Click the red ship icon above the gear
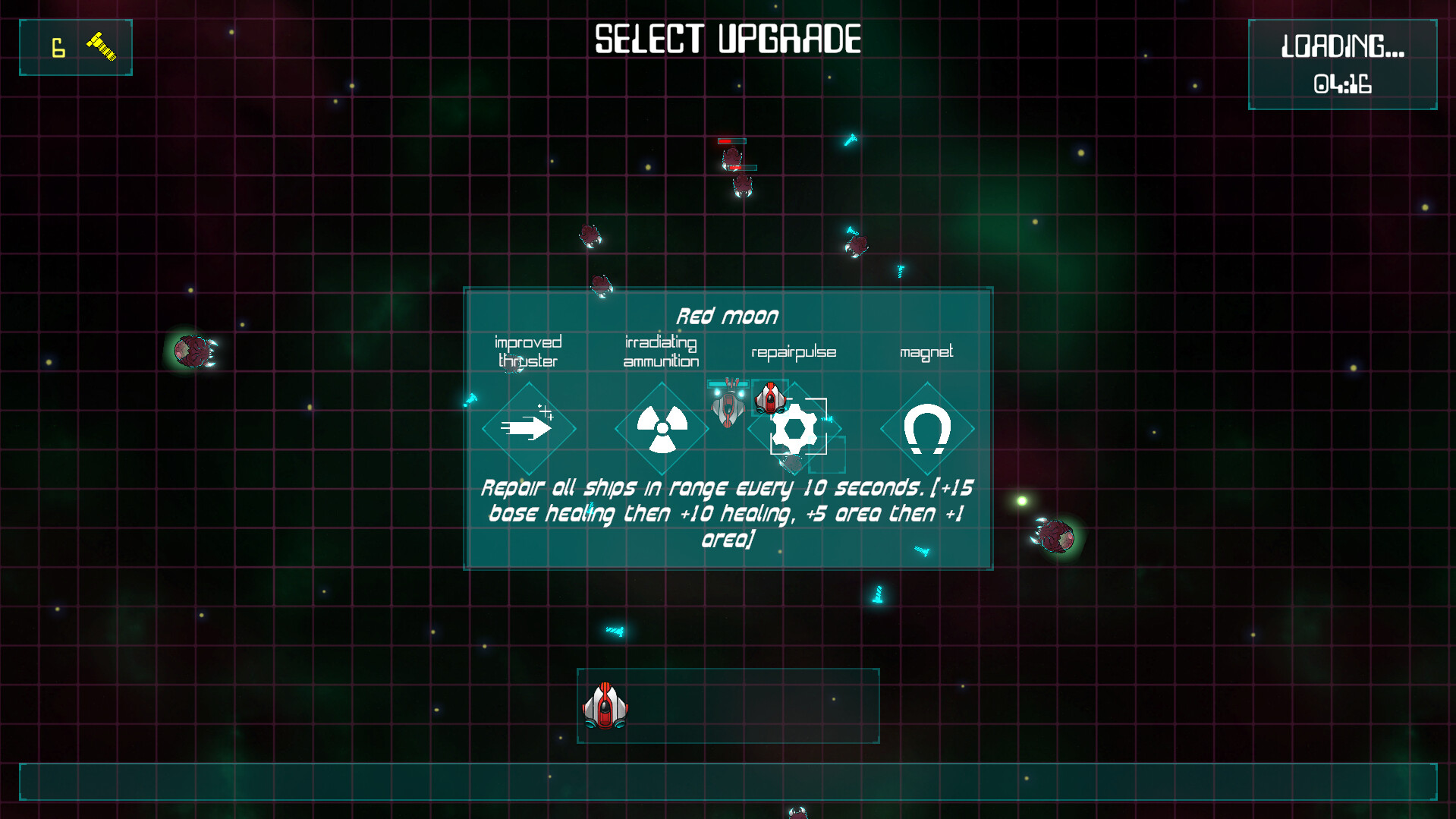This screenshot has height=819, width=1456. pyautogui.click(x=772, y=398)
